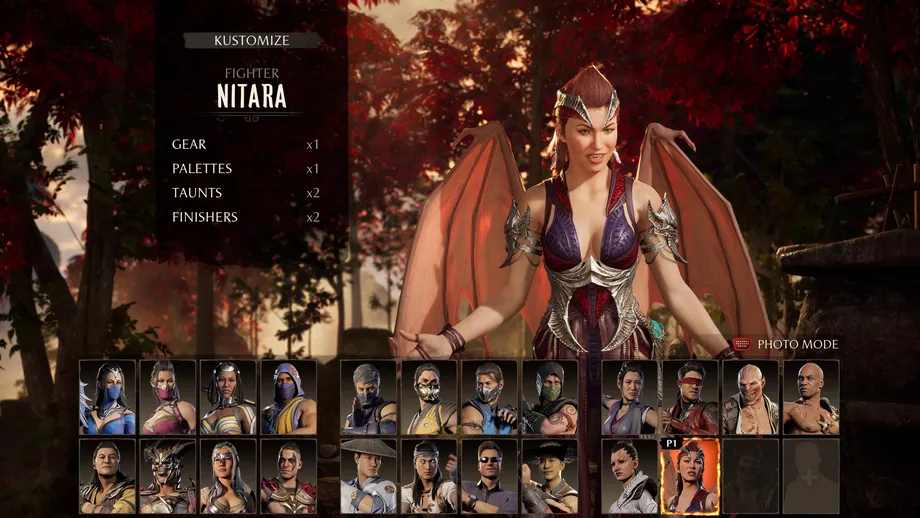
Task: Open the Gear customization option
Action: pos(190,145)
